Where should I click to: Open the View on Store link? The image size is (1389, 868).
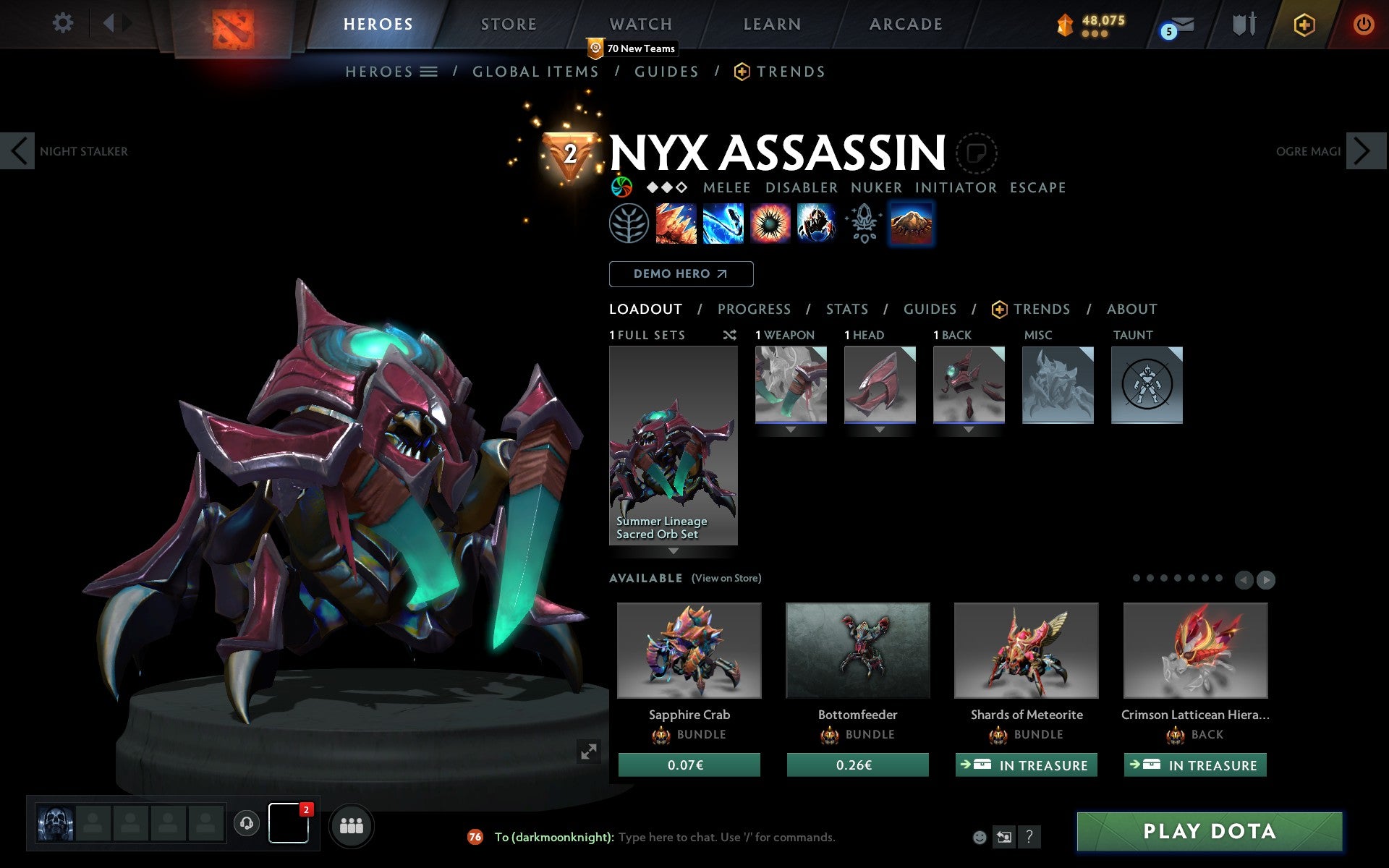point(726,578)
